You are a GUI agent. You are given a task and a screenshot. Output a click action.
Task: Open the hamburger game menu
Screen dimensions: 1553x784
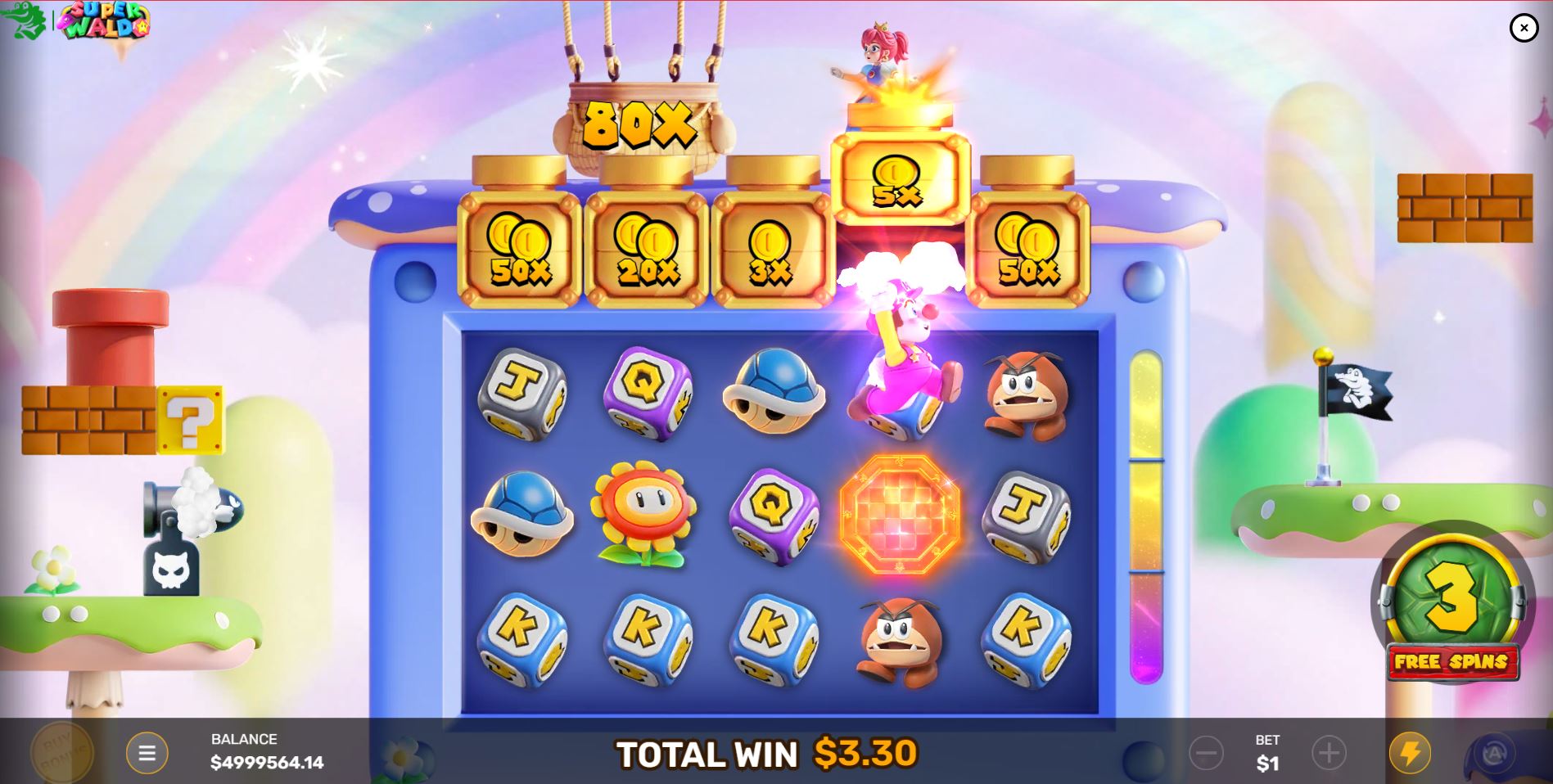(x=147, y=752)
